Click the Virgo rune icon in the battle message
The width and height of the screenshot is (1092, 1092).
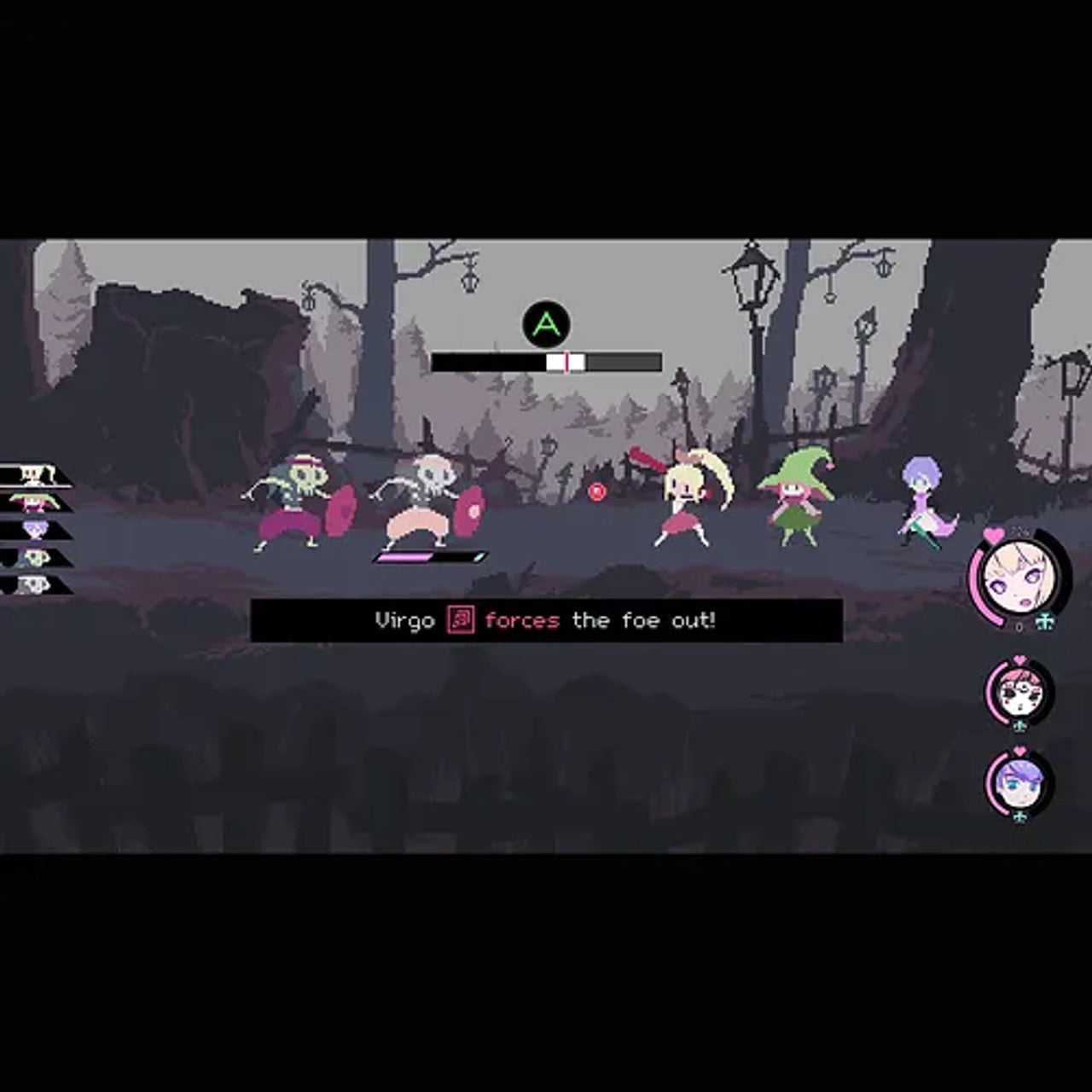pos(461,620)
